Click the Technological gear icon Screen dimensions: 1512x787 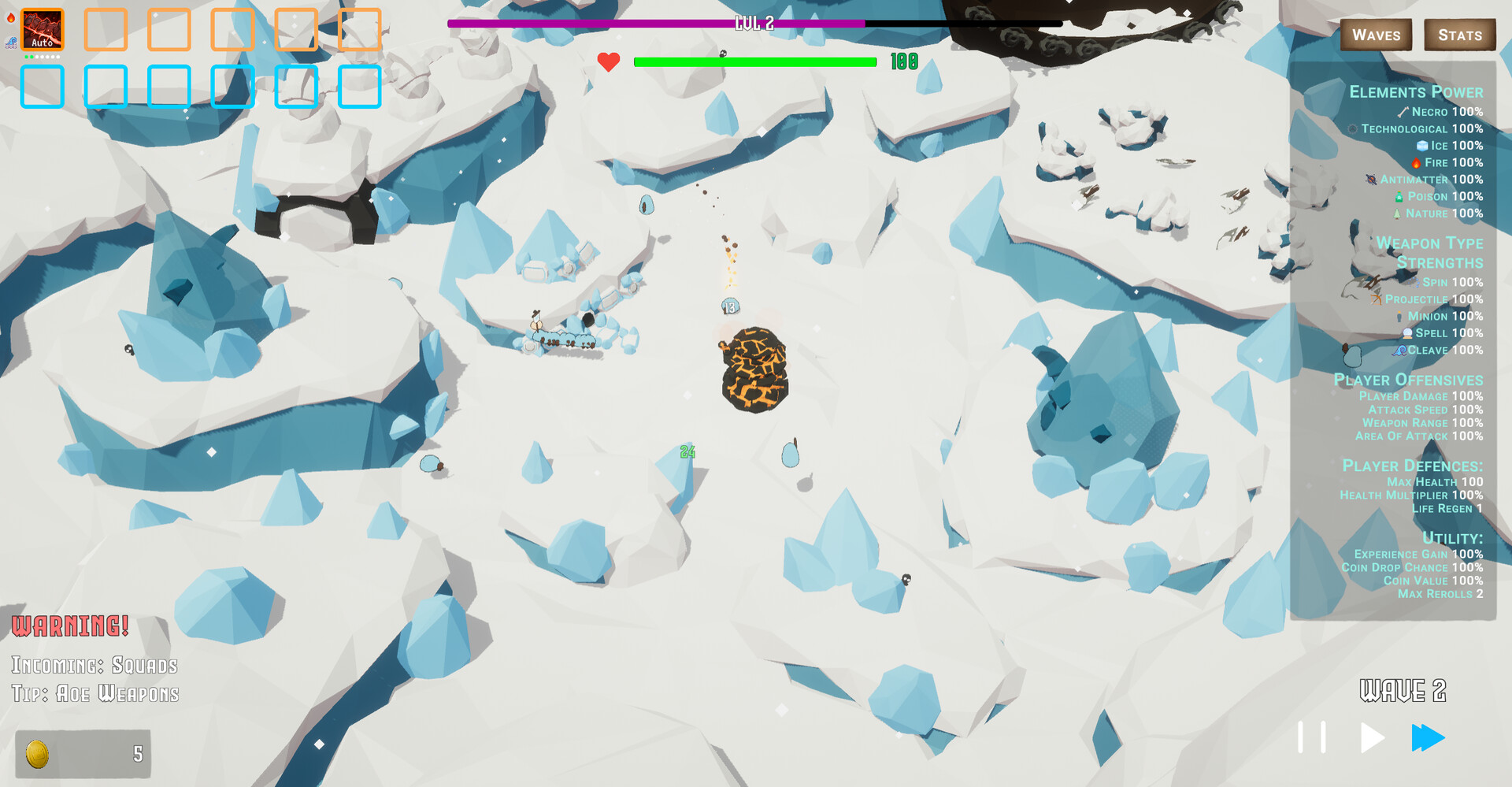[x=1353, y=129]
